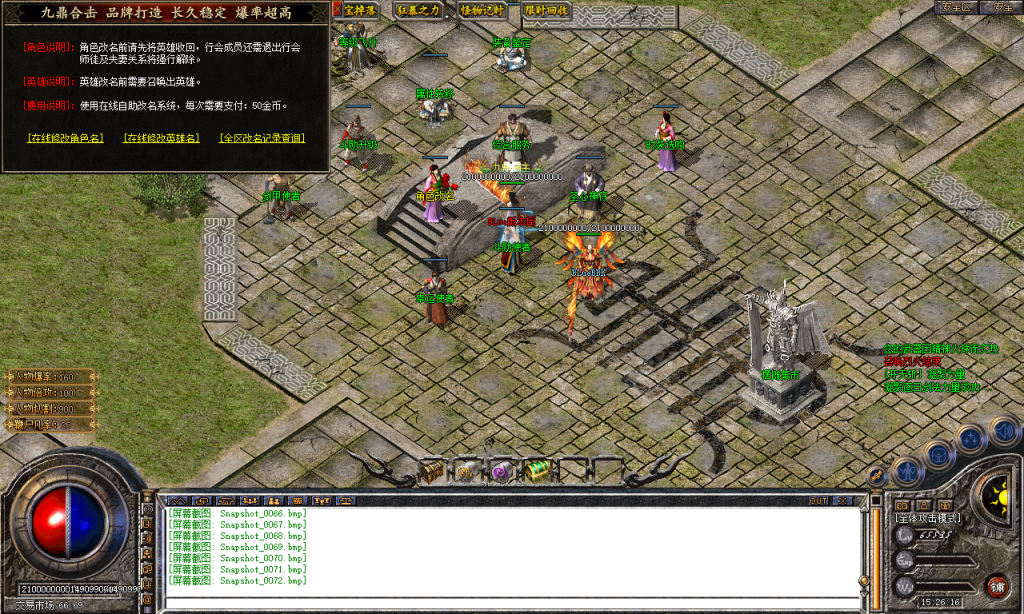View 全区改名记录查询 records
Screen dimensions: 1024x614
coord(262,138)
